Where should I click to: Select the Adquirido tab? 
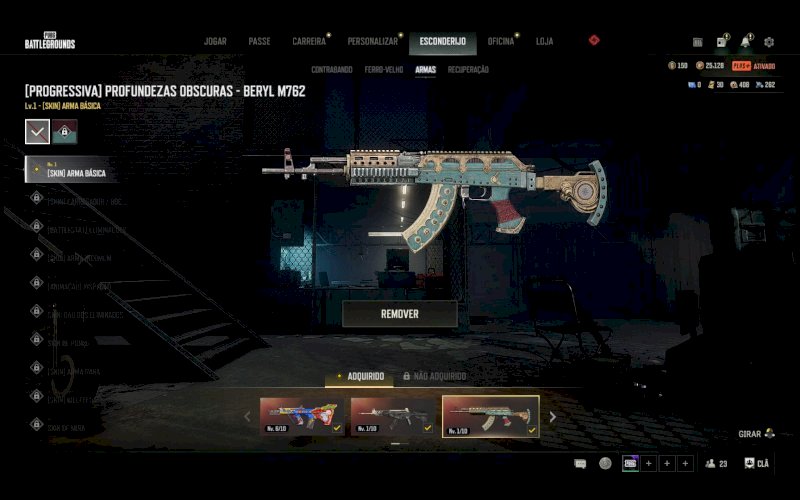point(360,376)
